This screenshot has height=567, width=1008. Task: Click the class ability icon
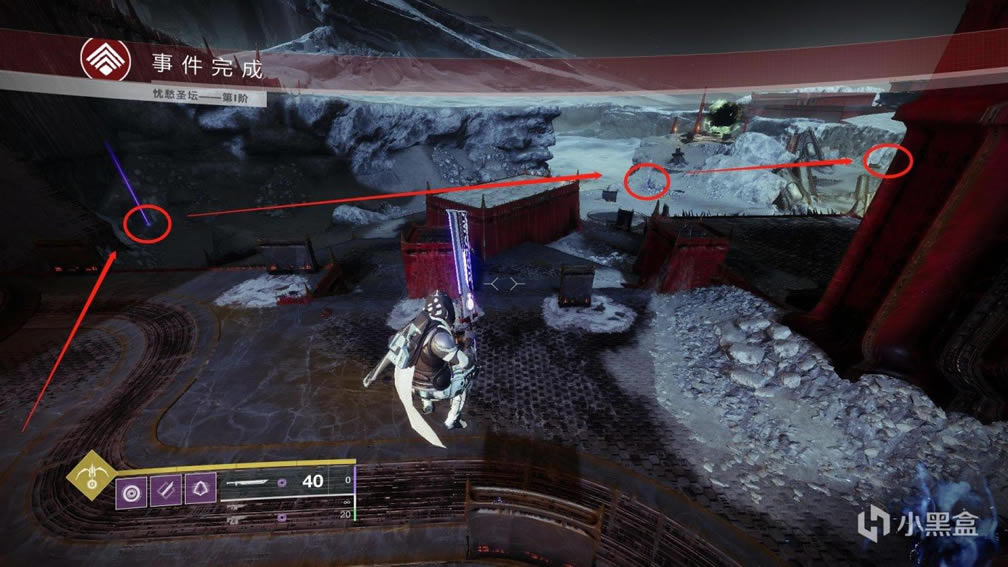(x=199, y=491)
